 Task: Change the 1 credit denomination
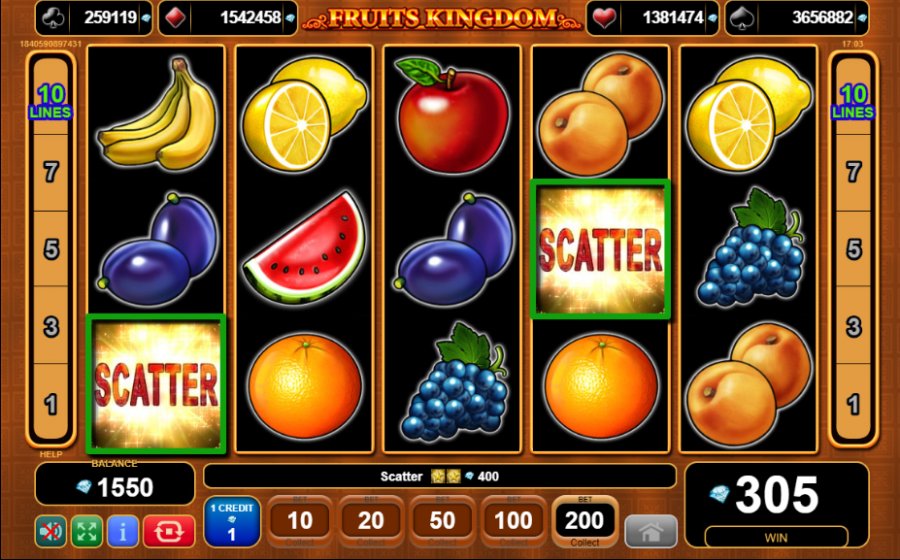(x=232, y=521)
